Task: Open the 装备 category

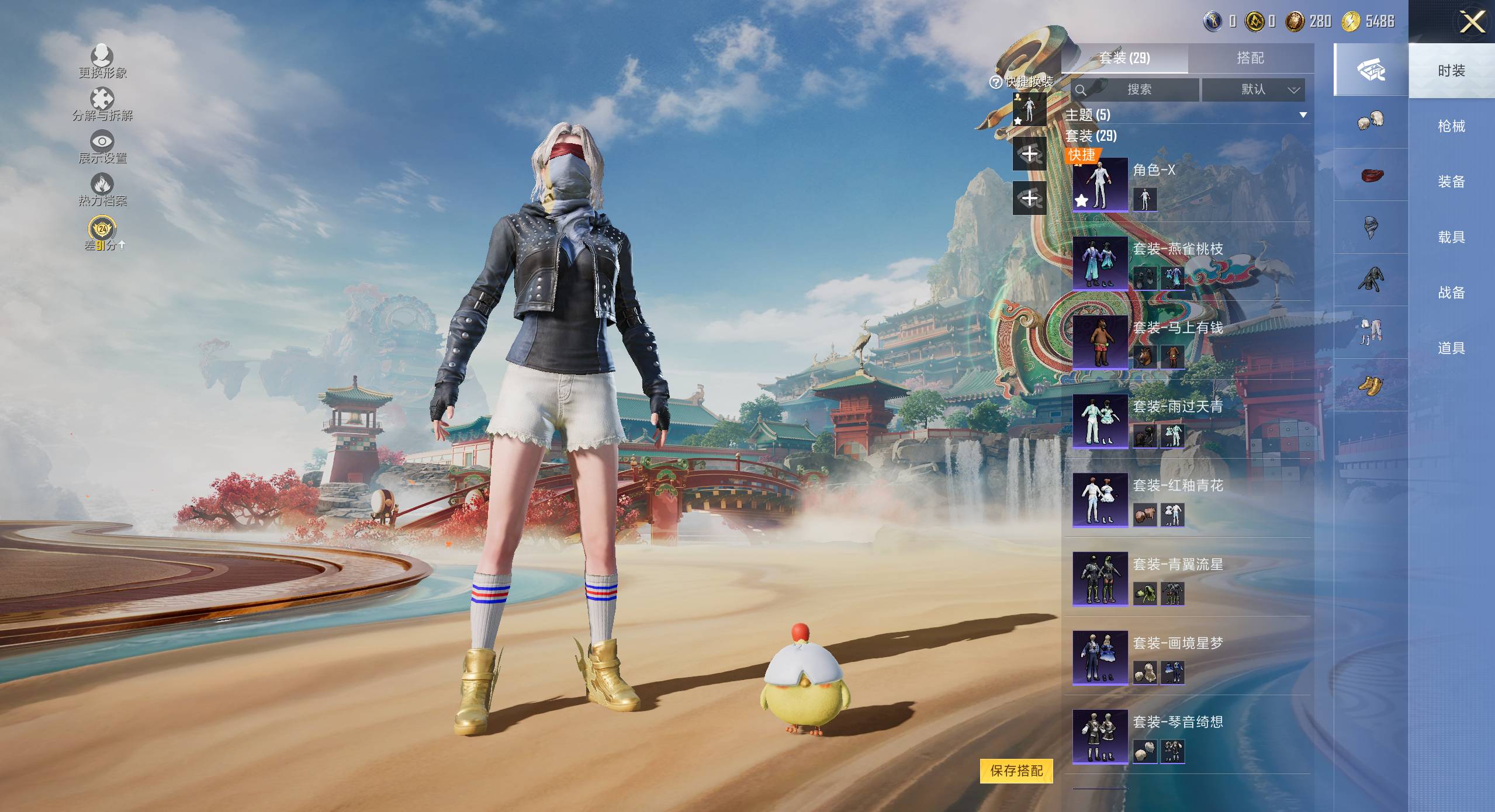Action: click(1451, 182)
